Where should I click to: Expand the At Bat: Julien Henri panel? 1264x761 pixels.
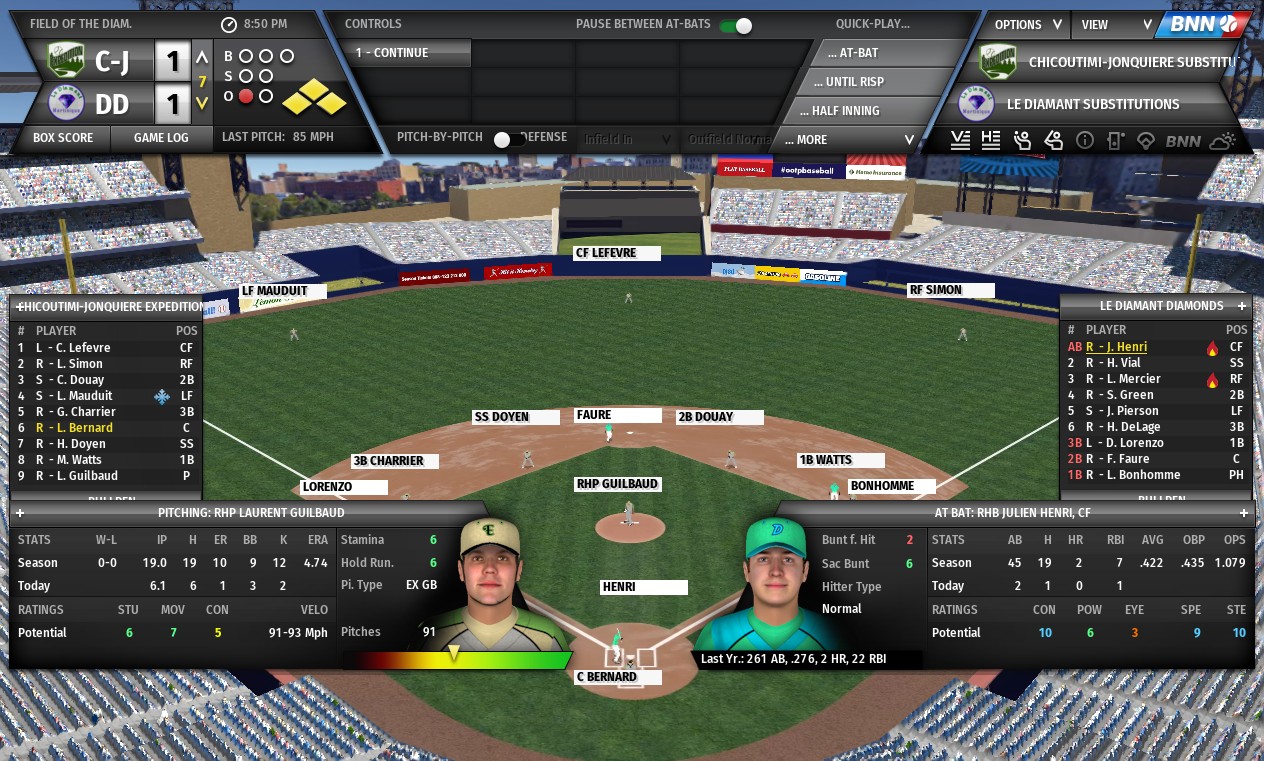click(1245, 513)
